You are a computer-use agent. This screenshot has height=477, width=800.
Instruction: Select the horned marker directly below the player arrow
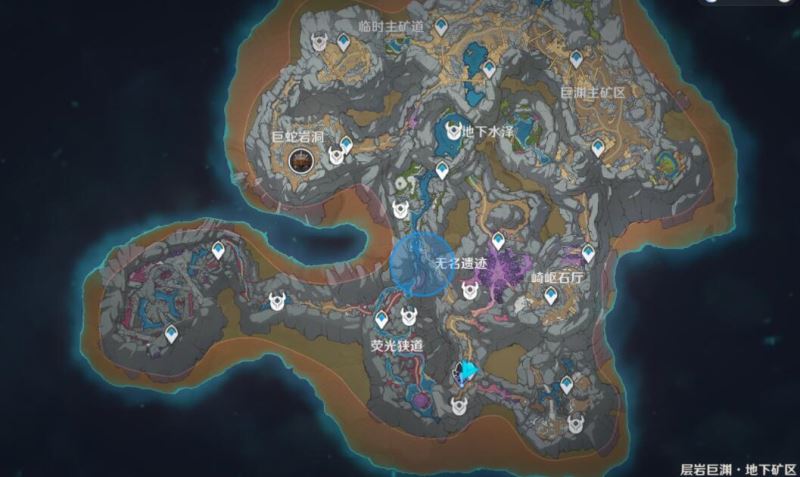pos(459,405)
